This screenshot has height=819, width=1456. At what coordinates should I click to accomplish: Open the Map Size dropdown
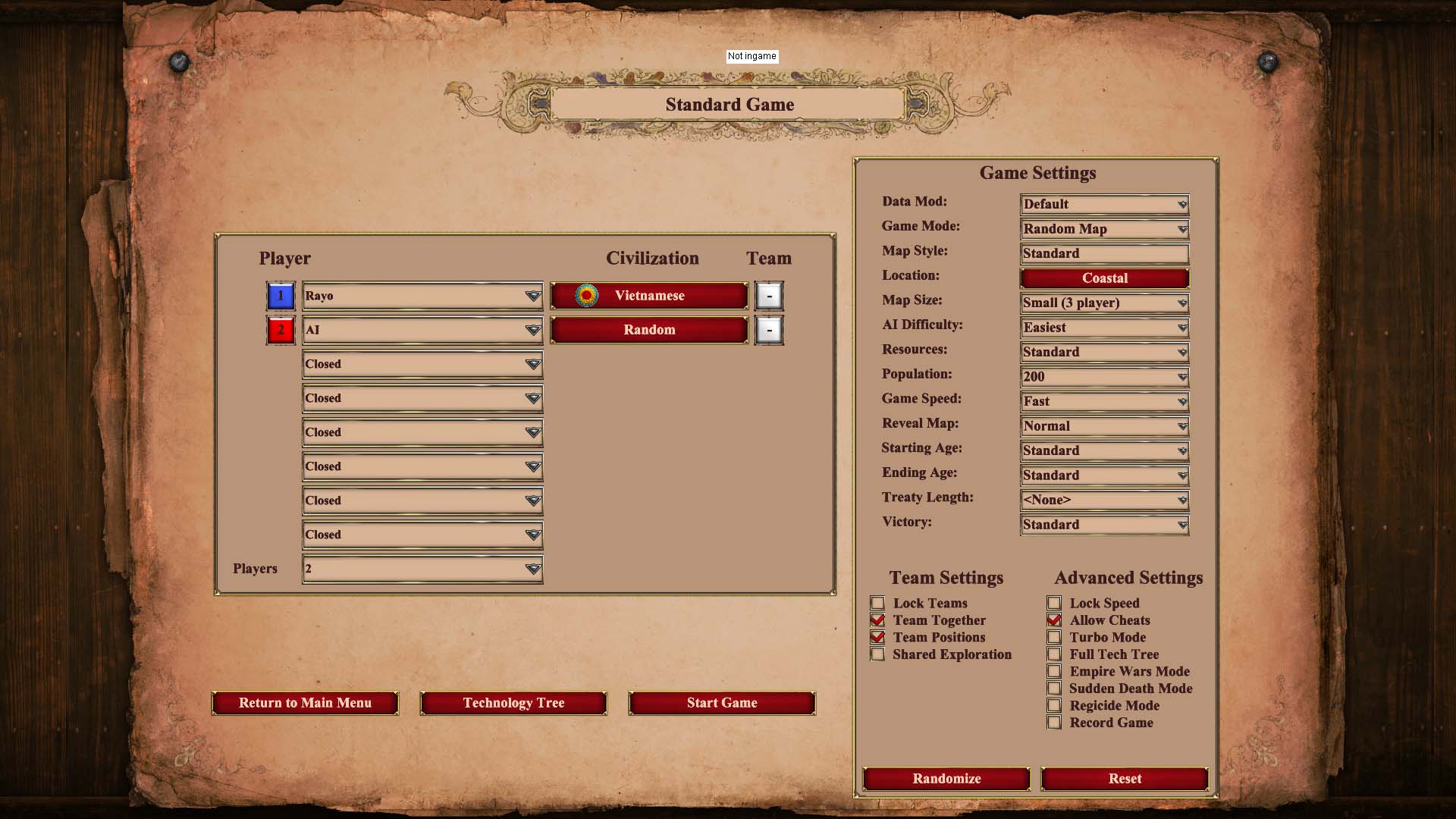pyautogui.click(x=1104, y=303)
